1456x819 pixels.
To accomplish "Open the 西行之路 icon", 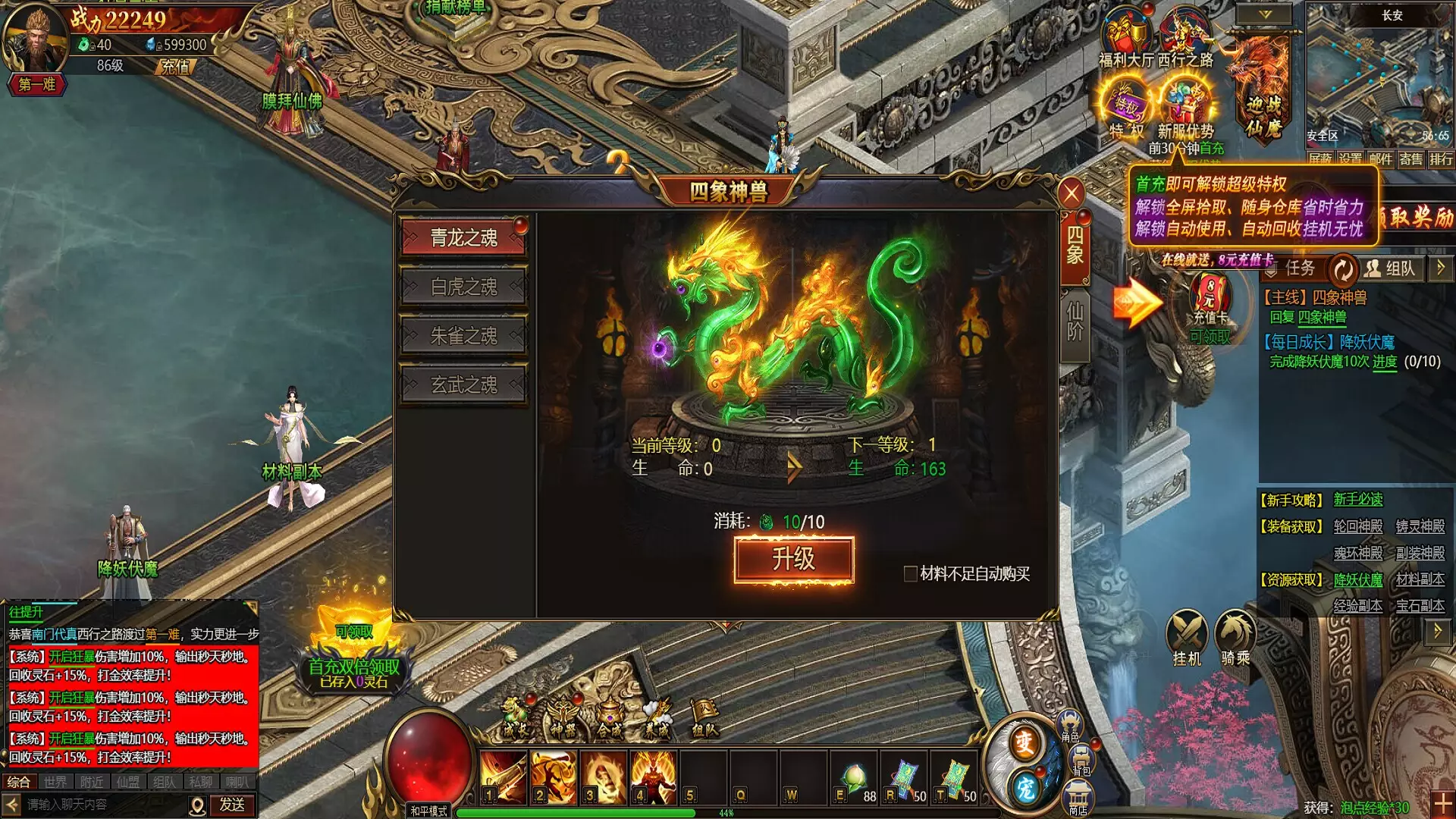I will [1185, 39].
